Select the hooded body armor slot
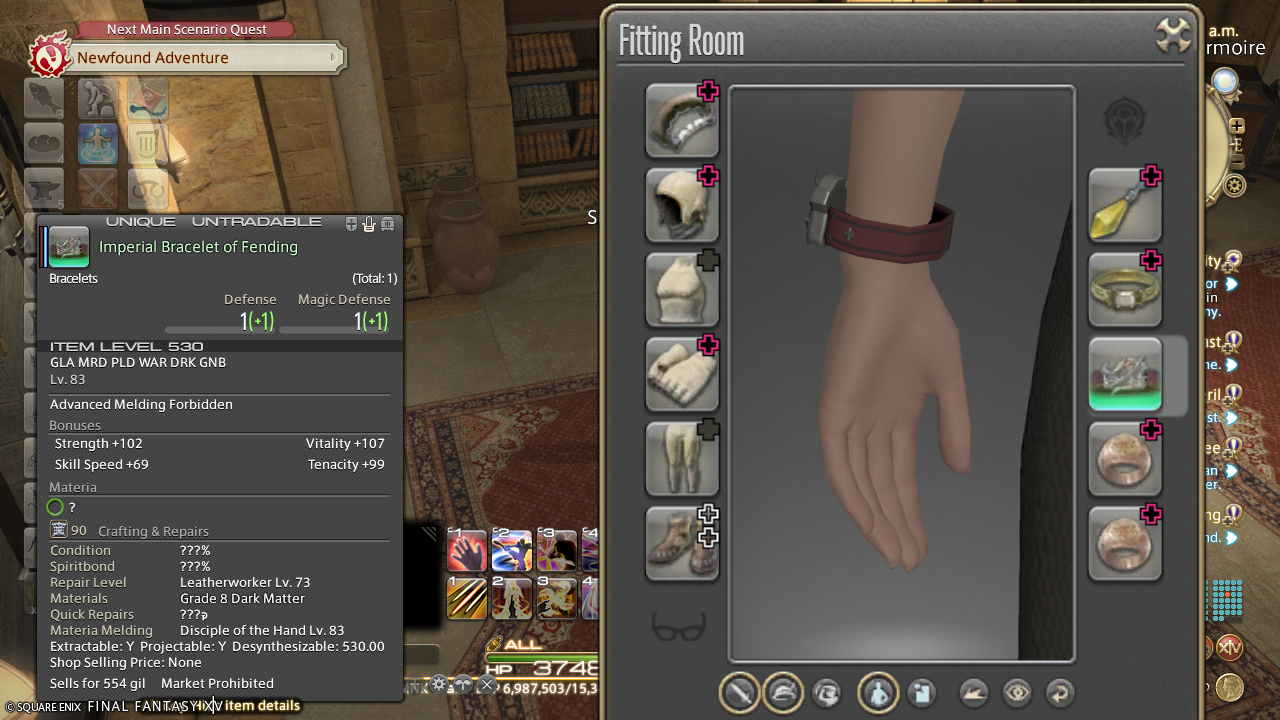Image resolution: width=1280 pixels, height=720 pixels. [682, 205]
